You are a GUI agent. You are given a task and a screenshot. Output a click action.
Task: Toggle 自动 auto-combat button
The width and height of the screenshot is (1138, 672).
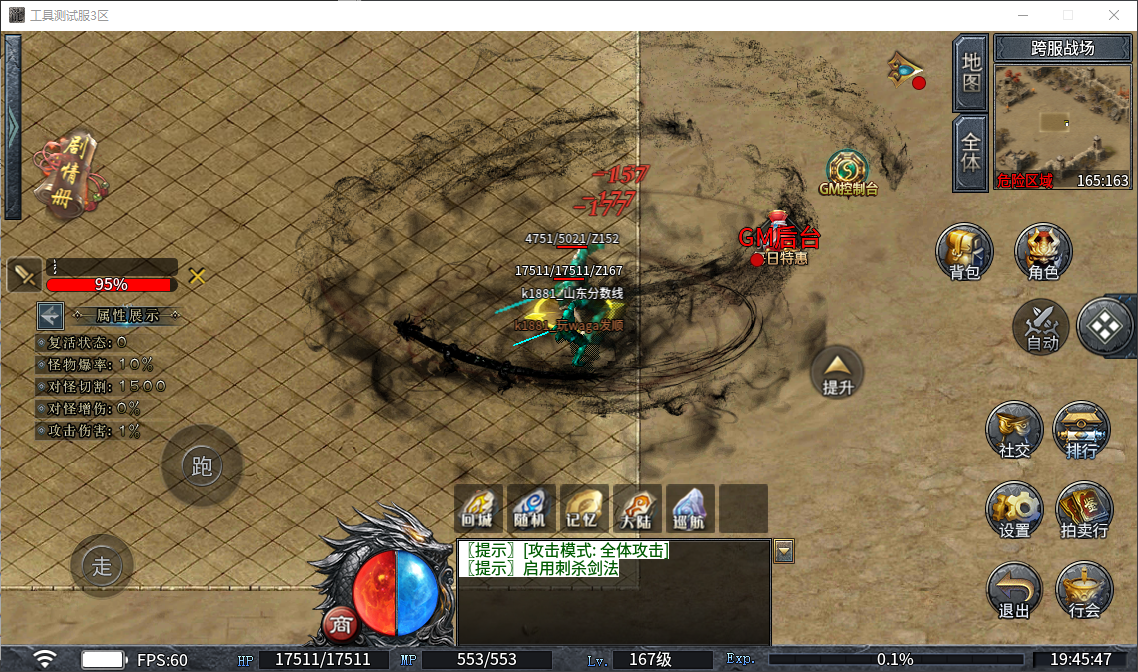pyautogui.click(x=1042, y=327)
